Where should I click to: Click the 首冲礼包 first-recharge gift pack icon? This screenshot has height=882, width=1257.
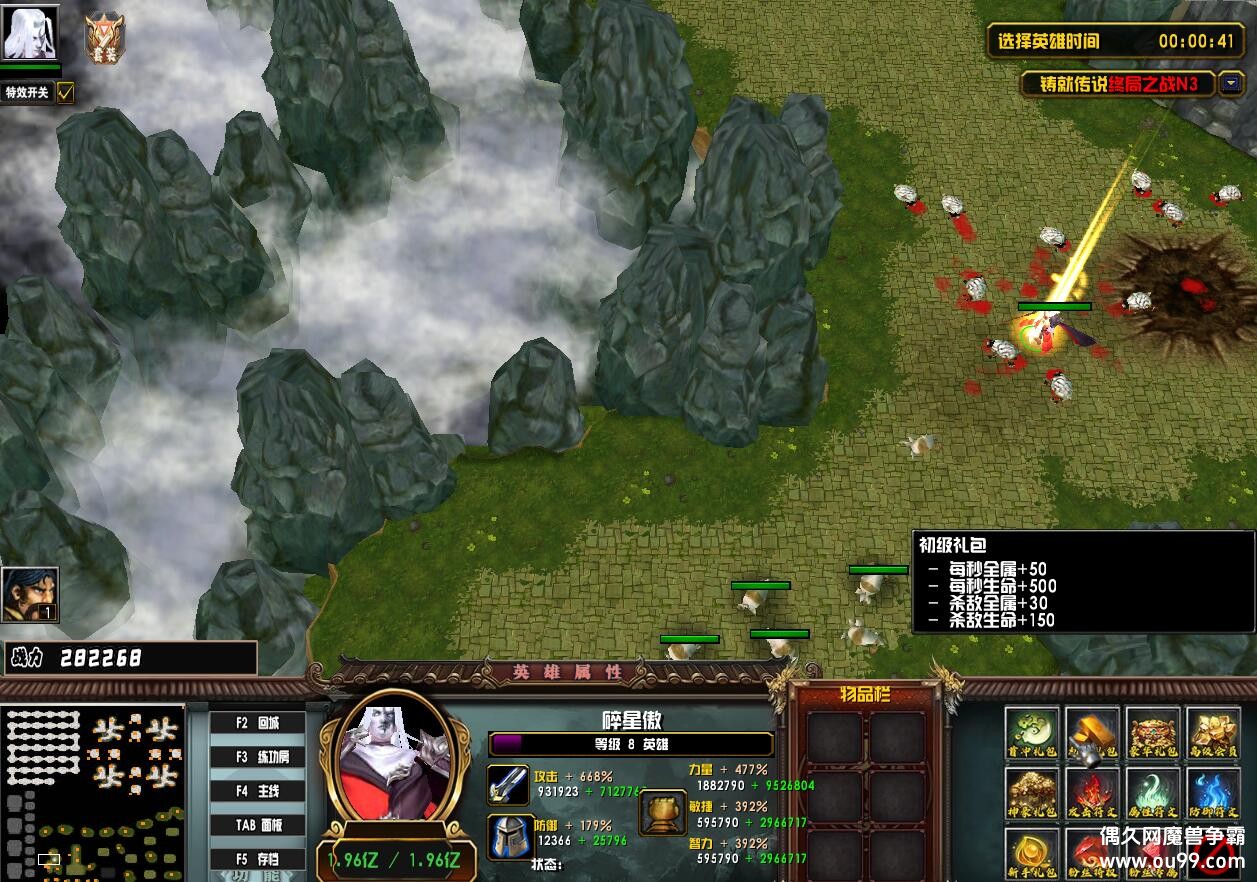coord(1032,734)
